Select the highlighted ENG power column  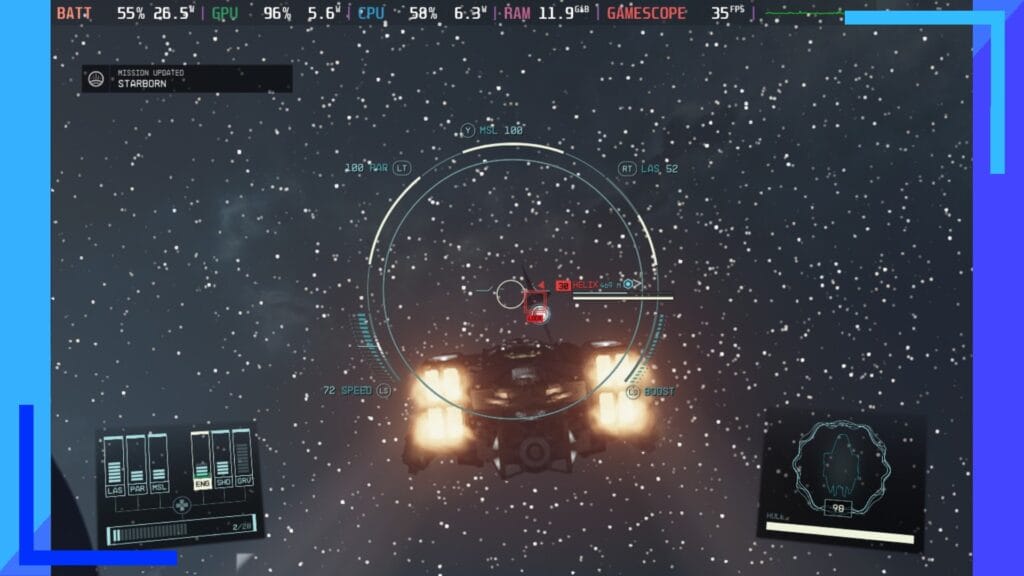coord(201,460)
